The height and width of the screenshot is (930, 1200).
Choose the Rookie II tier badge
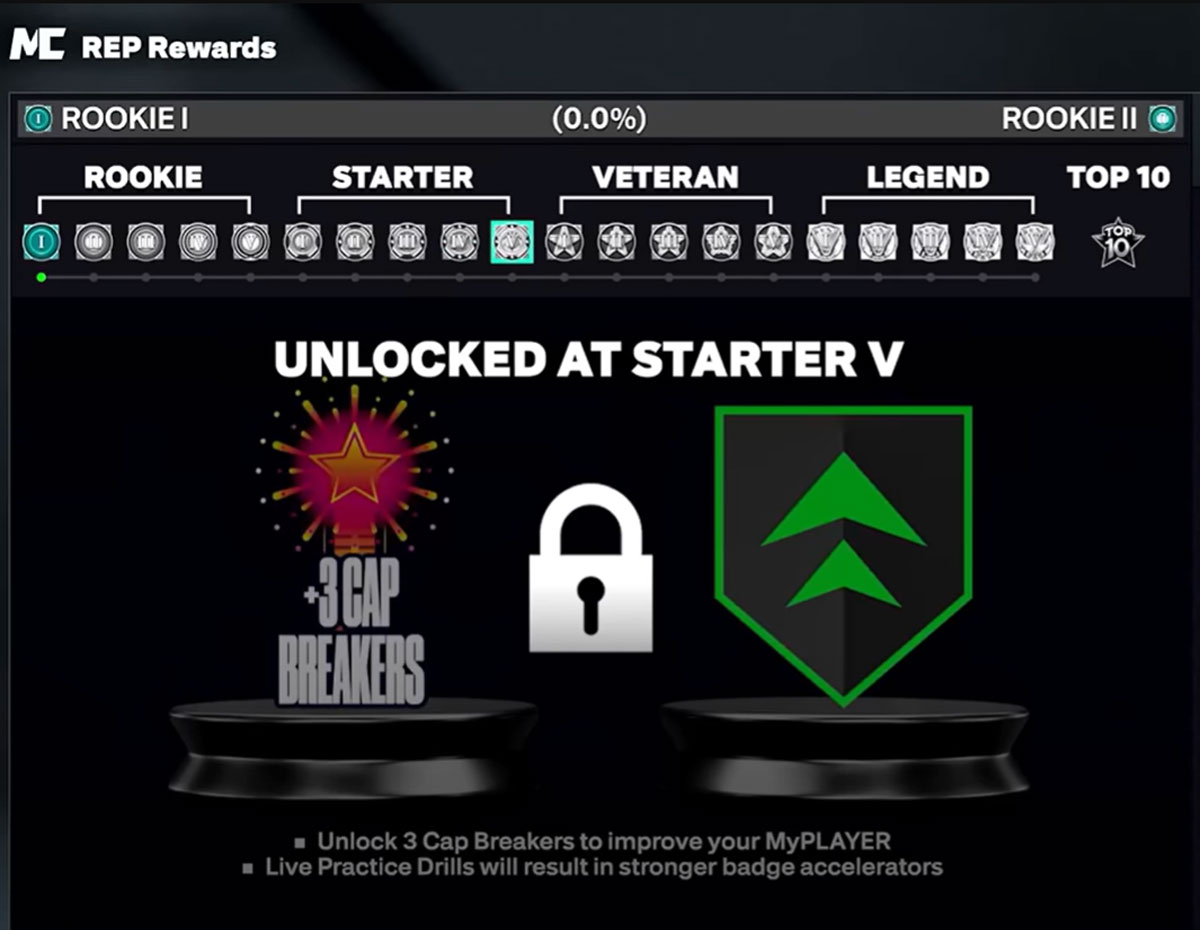coord(93,242)
